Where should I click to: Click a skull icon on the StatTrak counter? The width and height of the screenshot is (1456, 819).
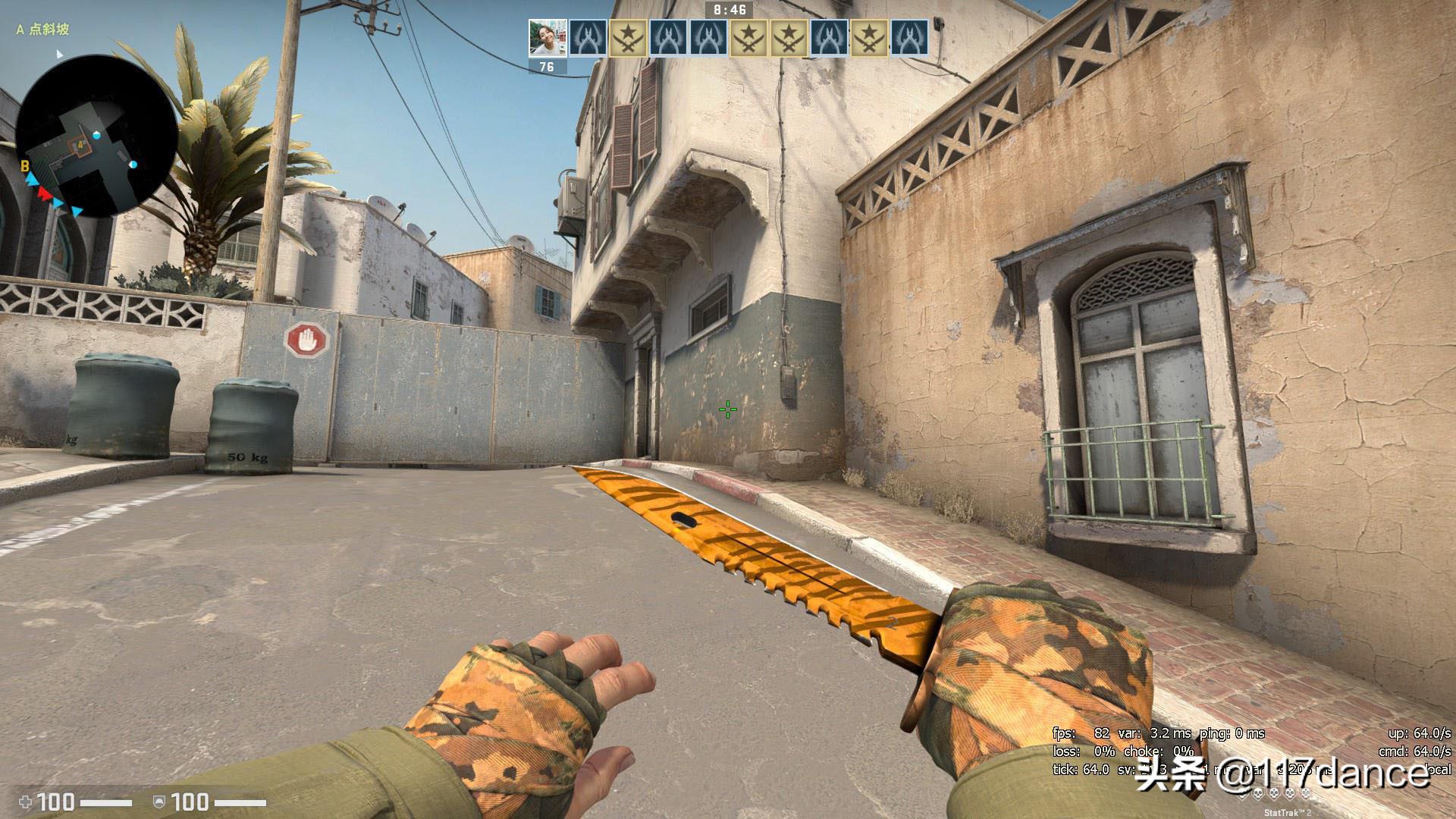point(1258,793)
